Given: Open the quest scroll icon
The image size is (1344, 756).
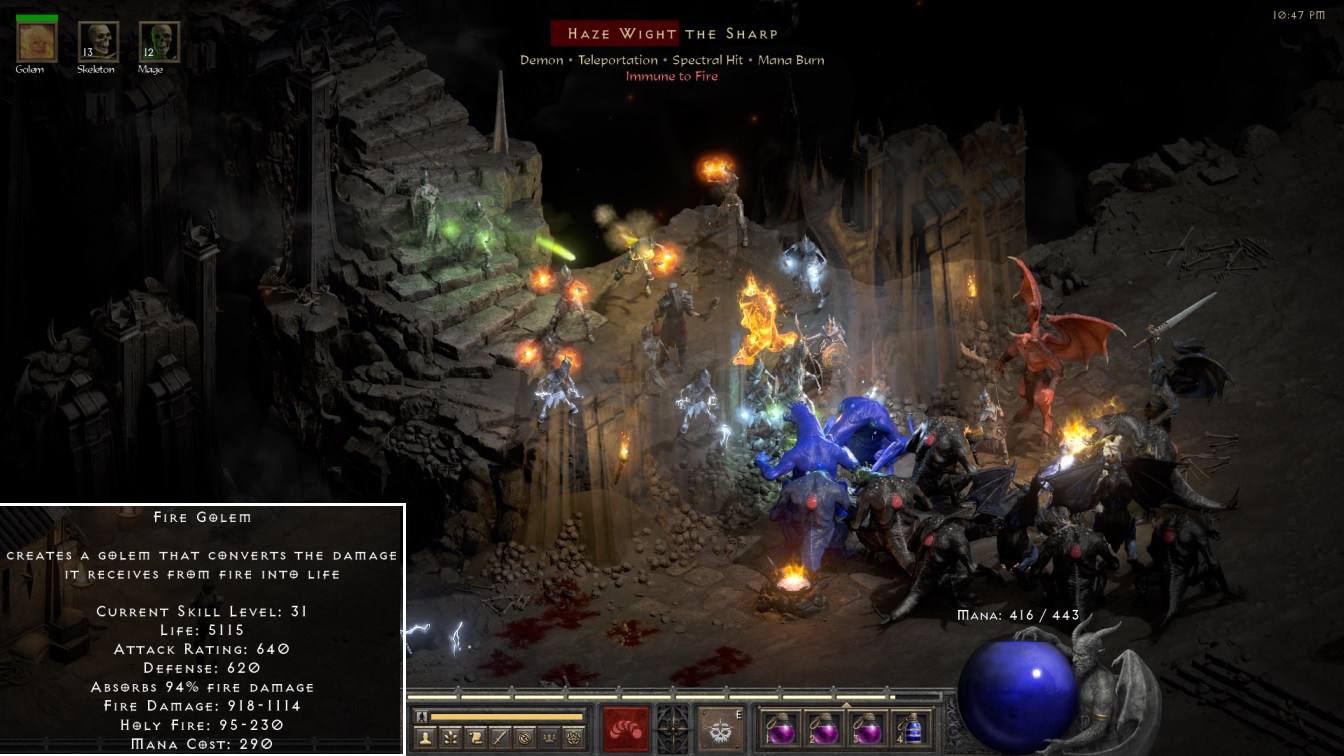Looking at the screenshot, I should click(475, 739).
